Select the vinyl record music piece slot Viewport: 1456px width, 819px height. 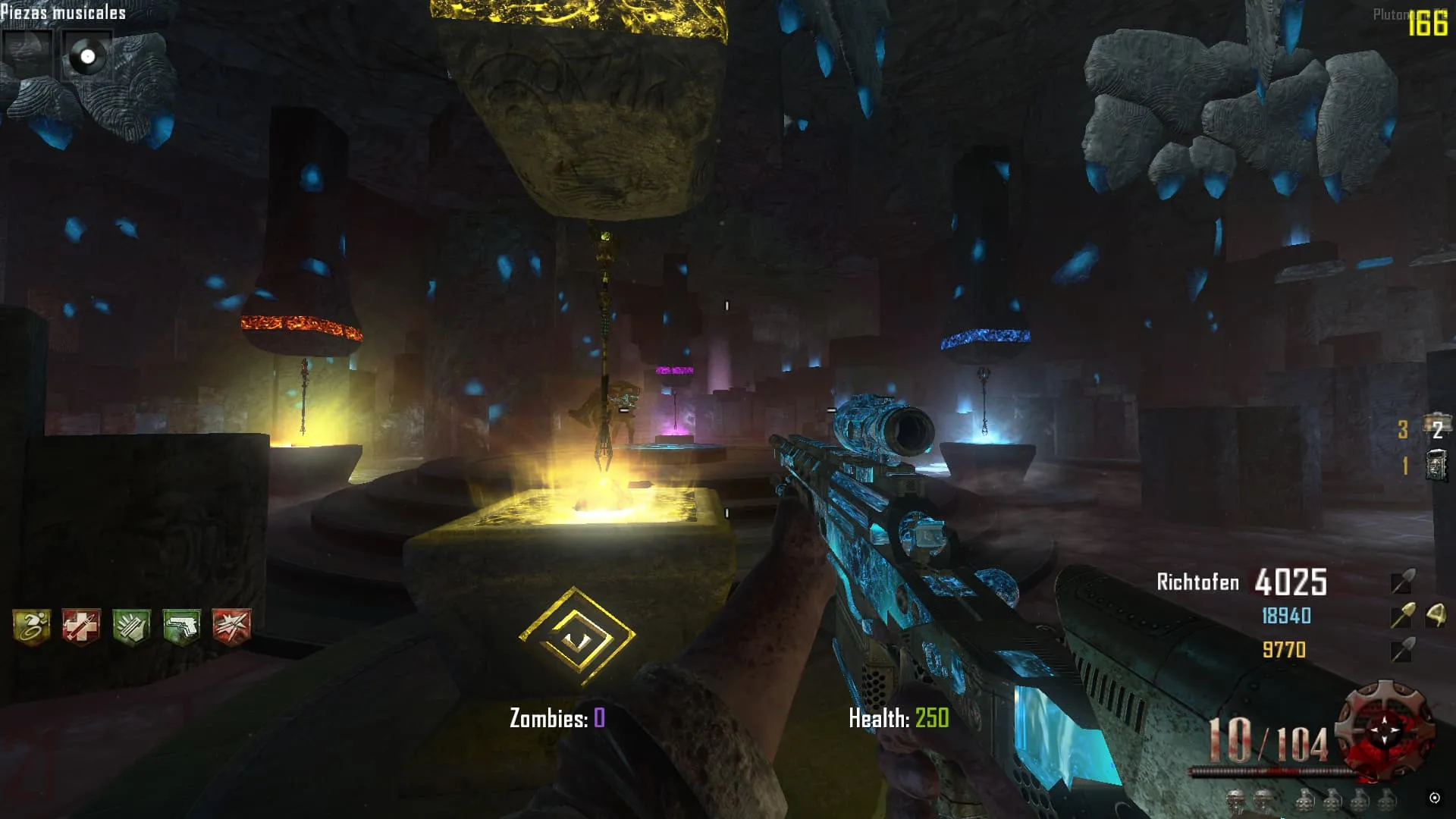point(87,55)
